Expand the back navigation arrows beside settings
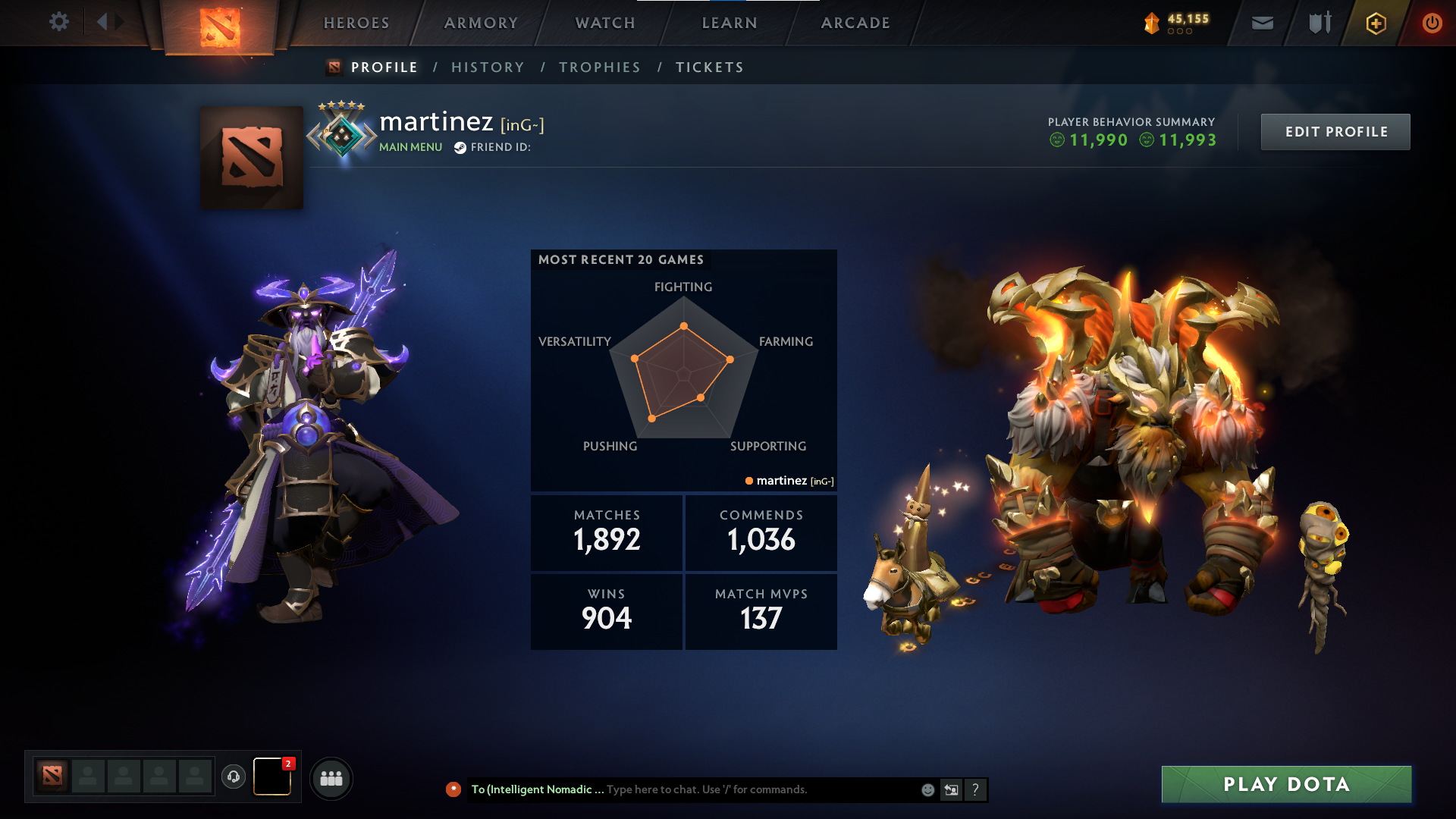The image size is (1456, 819). coord(108,23)
